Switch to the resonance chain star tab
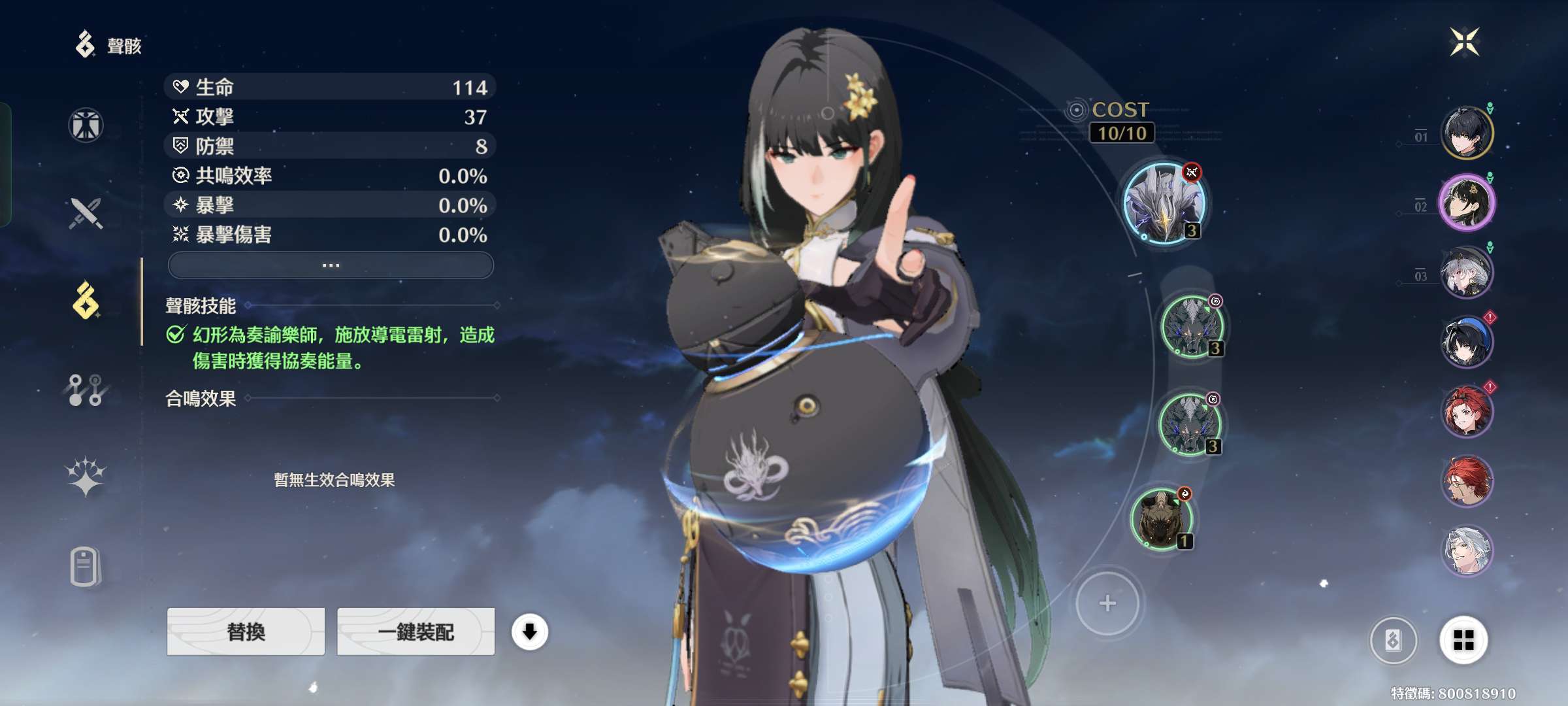Image resolution: width=1568 pixels, height=706 pixels. [86, 477]
